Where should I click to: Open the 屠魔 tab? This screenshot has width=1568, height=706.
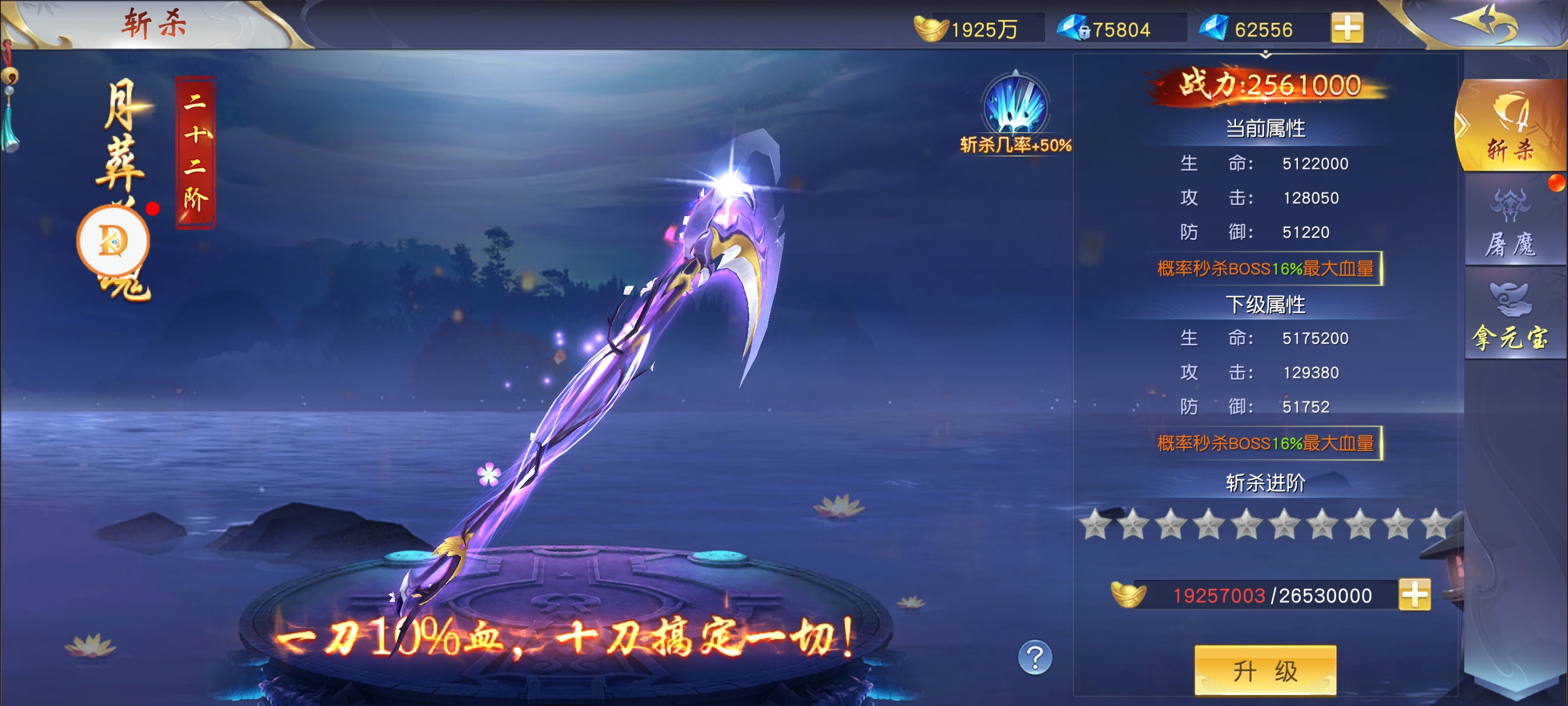pos(1511,224)
